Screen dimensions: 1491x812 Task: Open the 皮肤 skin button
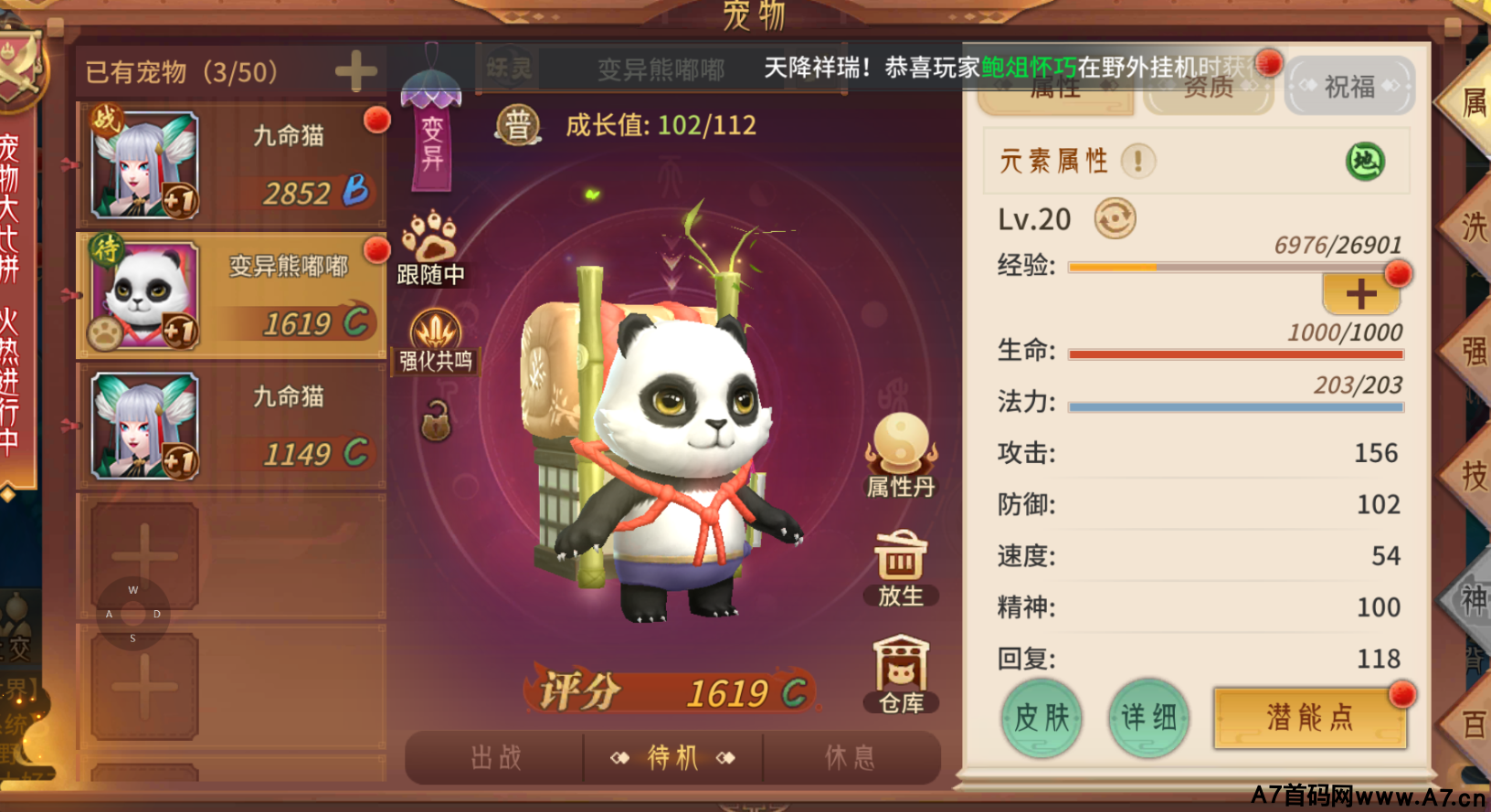click(1042, 718)
